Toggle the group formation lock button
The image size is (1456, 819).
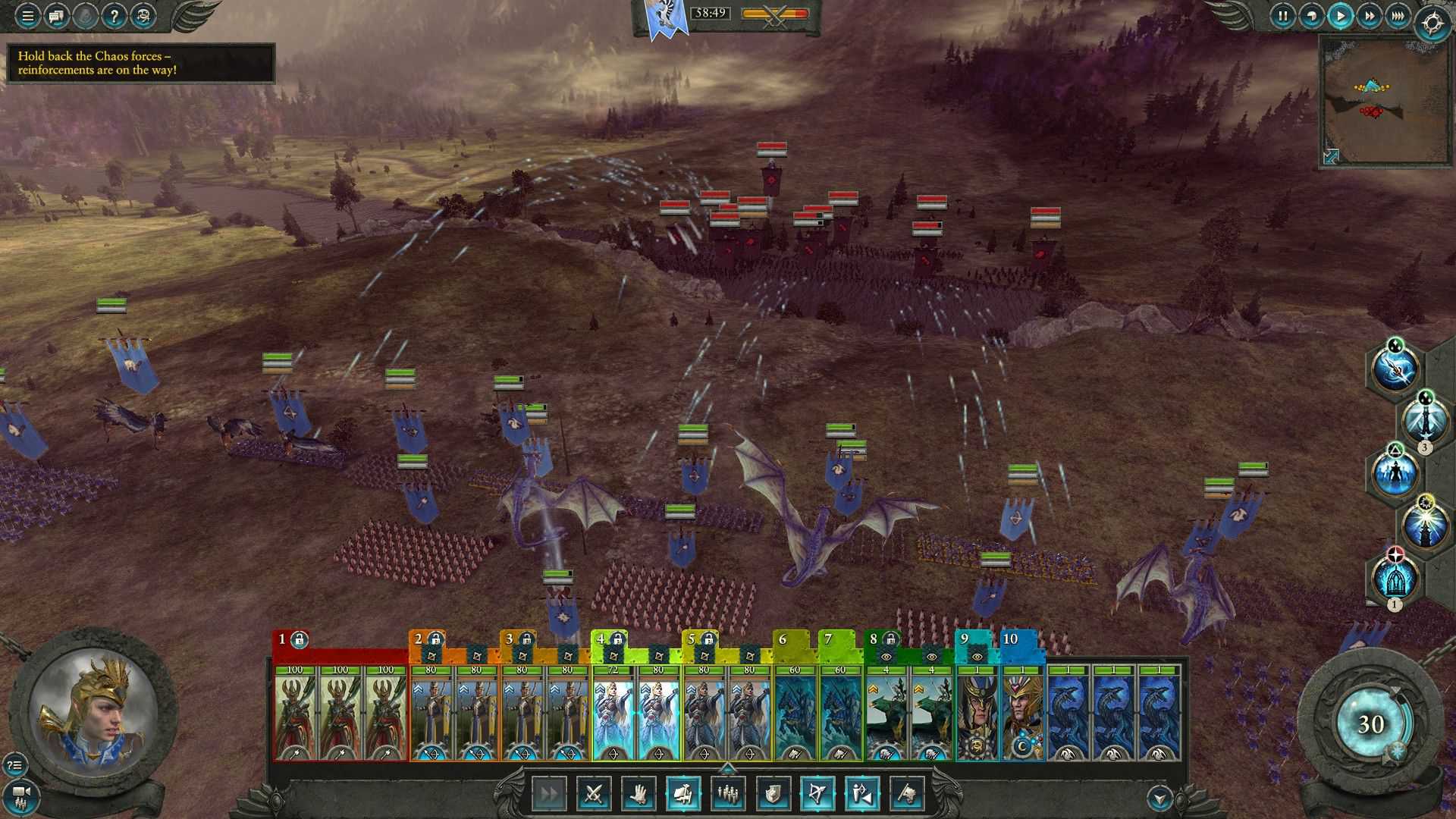tap(683, 794)
